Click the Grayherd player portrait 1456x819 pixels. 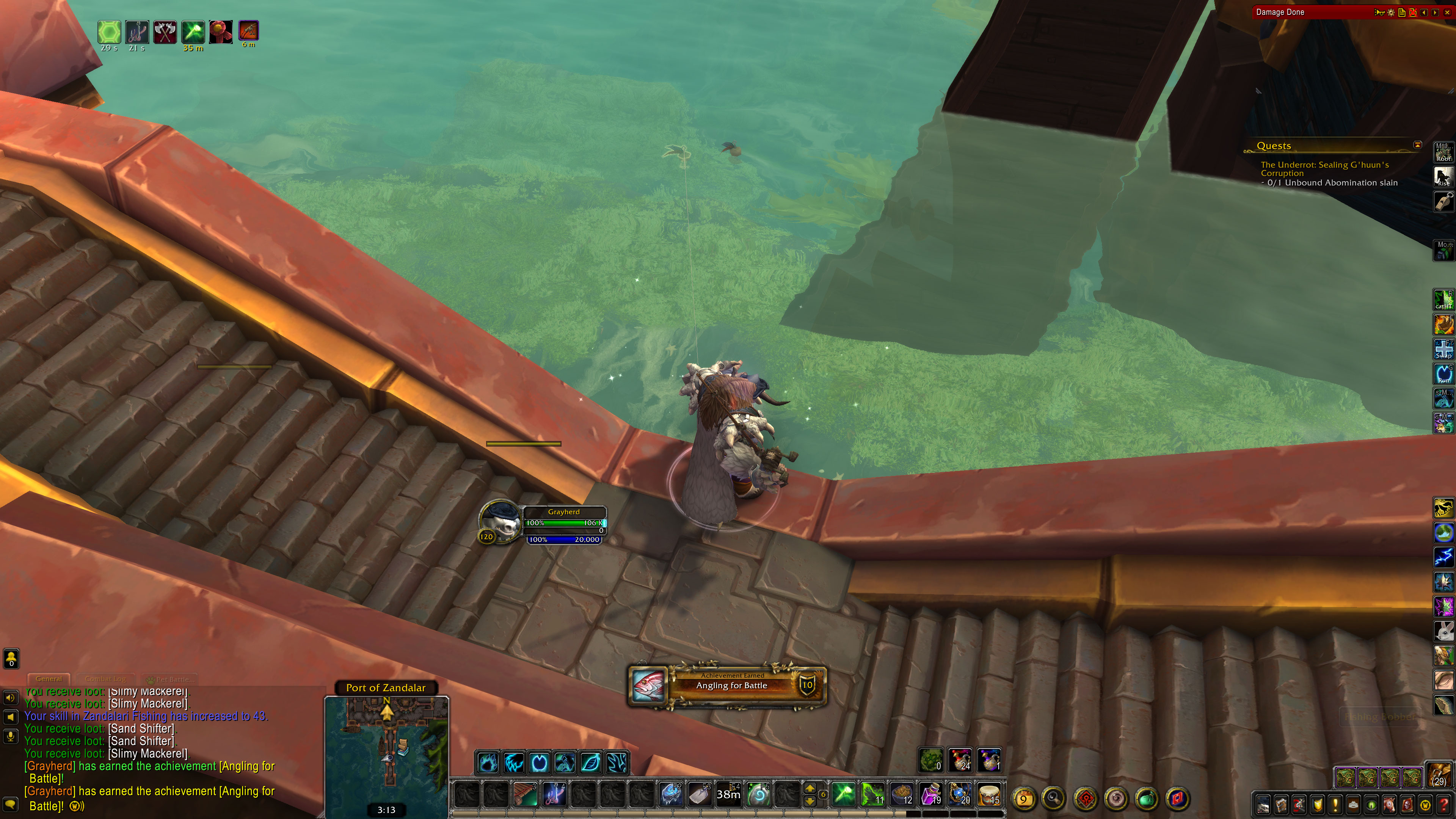[x=500, y=522]
